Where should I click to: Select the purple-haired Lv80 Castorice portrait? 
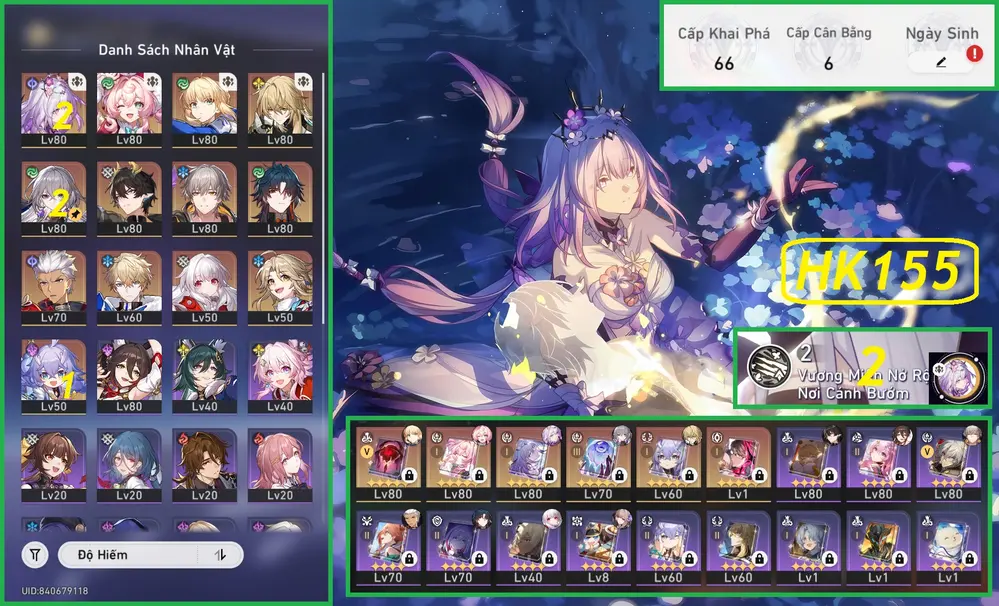pos(53,110)
